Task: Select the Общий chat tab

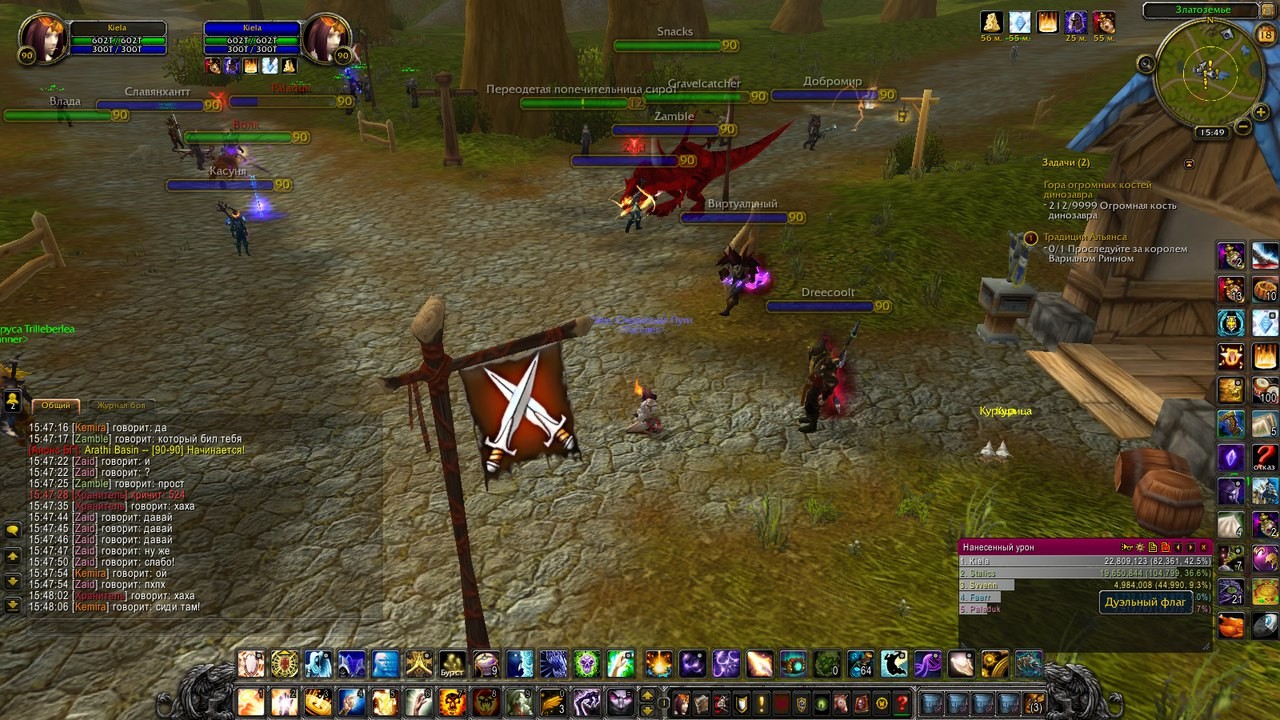Action: pos(56,405)
